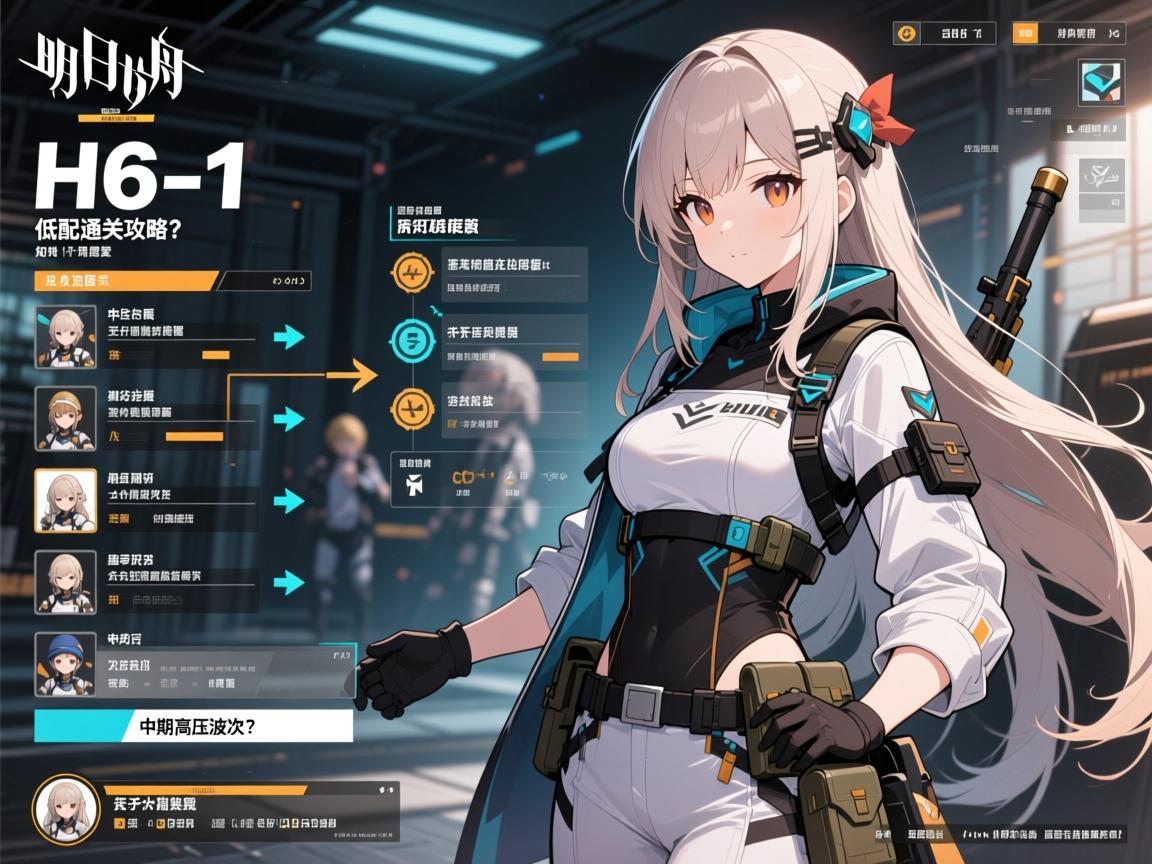Select the 低配通关攻略? title text
This screenshot has height=864, width=1152.
107,227
